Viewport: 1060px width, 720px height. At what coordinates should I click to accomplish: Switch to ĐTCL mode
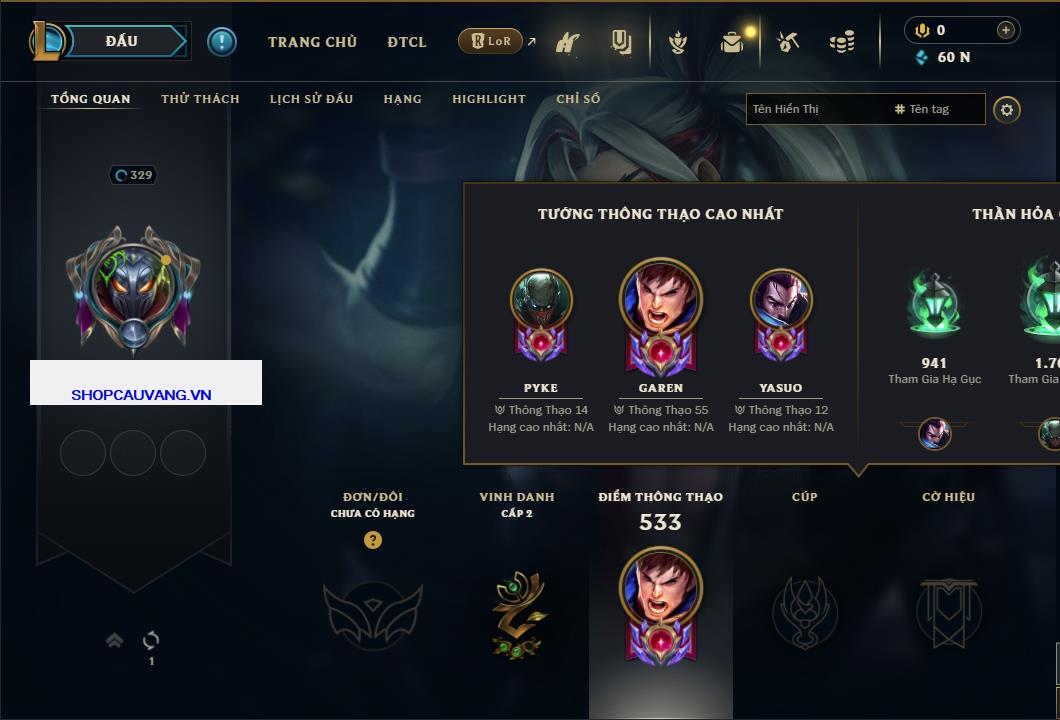click(407, 42)
